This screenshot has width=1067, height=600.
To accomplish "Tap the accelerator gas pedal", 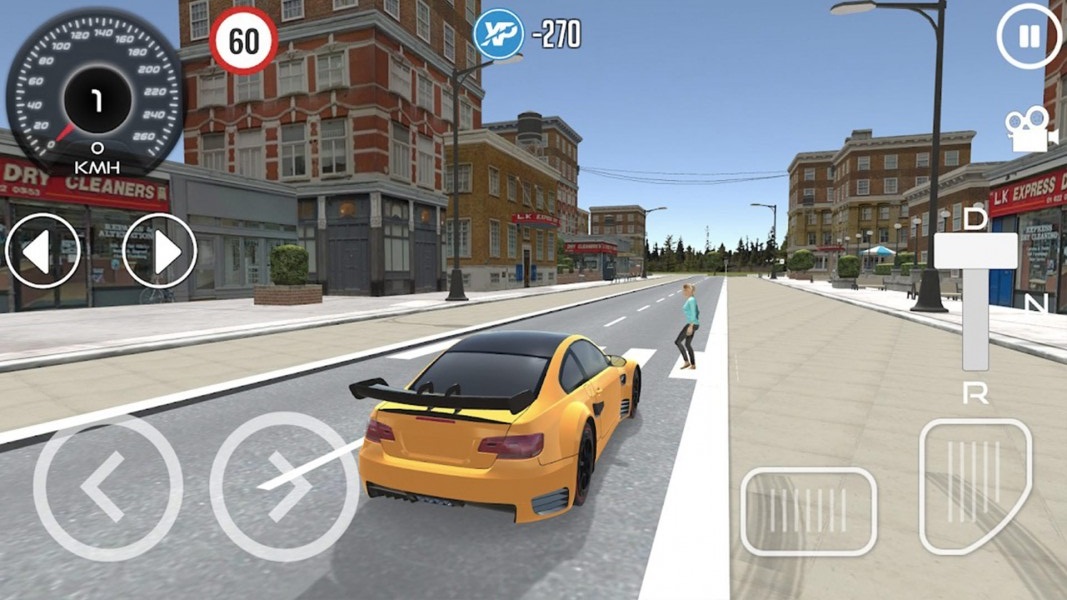I will [x=973, y=484].
